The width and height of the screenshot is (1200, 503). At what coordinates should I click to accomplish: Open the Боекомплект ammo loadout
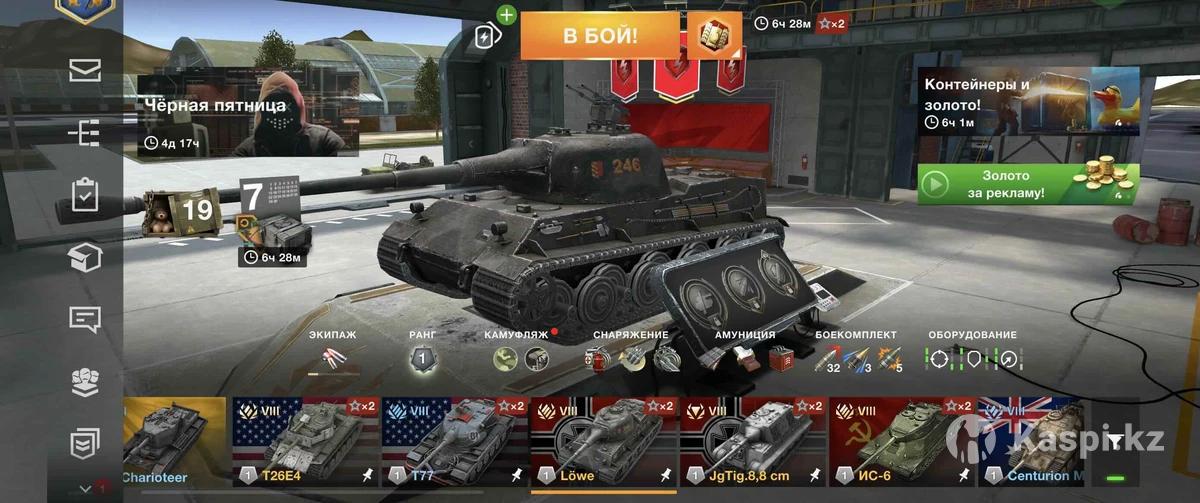coord(857,357)
